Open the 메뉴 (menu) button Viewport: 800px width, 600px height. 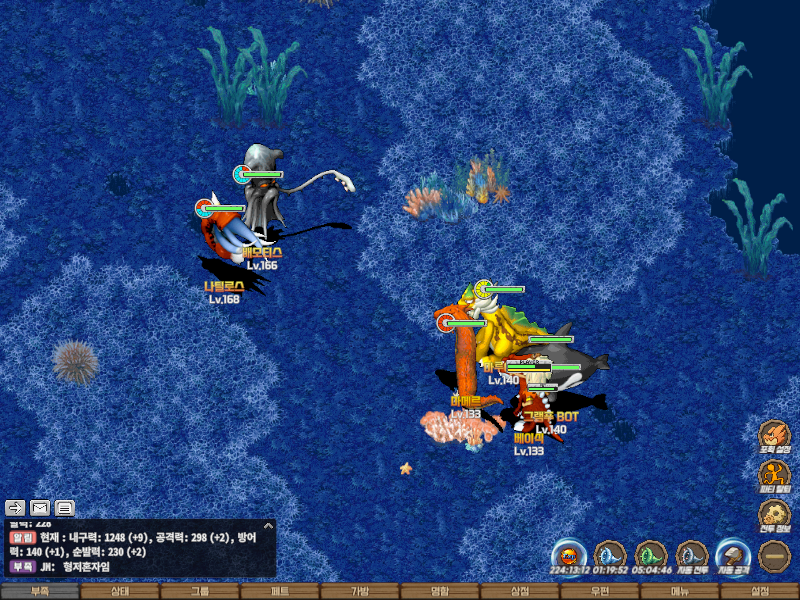pos(680,592)
